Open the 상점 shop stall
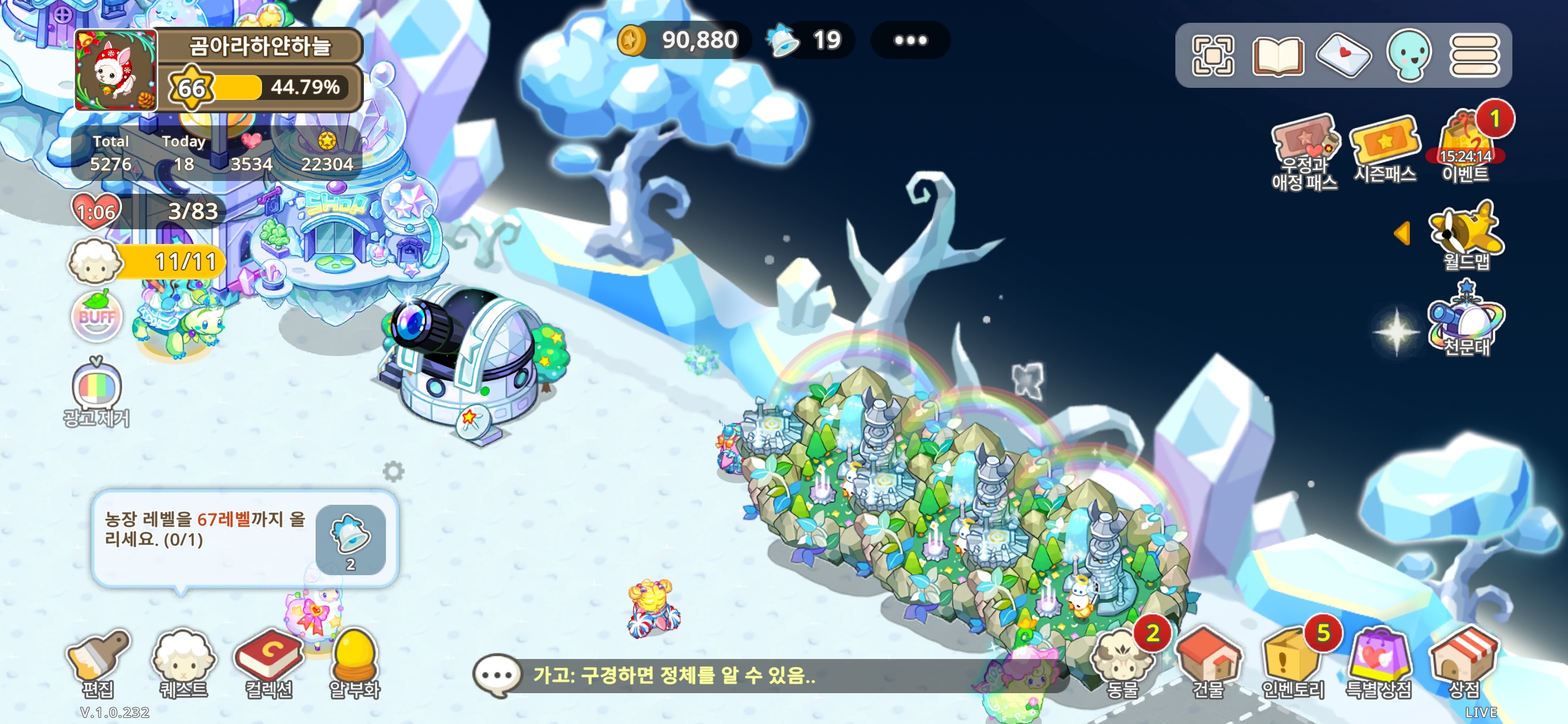Screen dimensions: 1568x724 1464,660
